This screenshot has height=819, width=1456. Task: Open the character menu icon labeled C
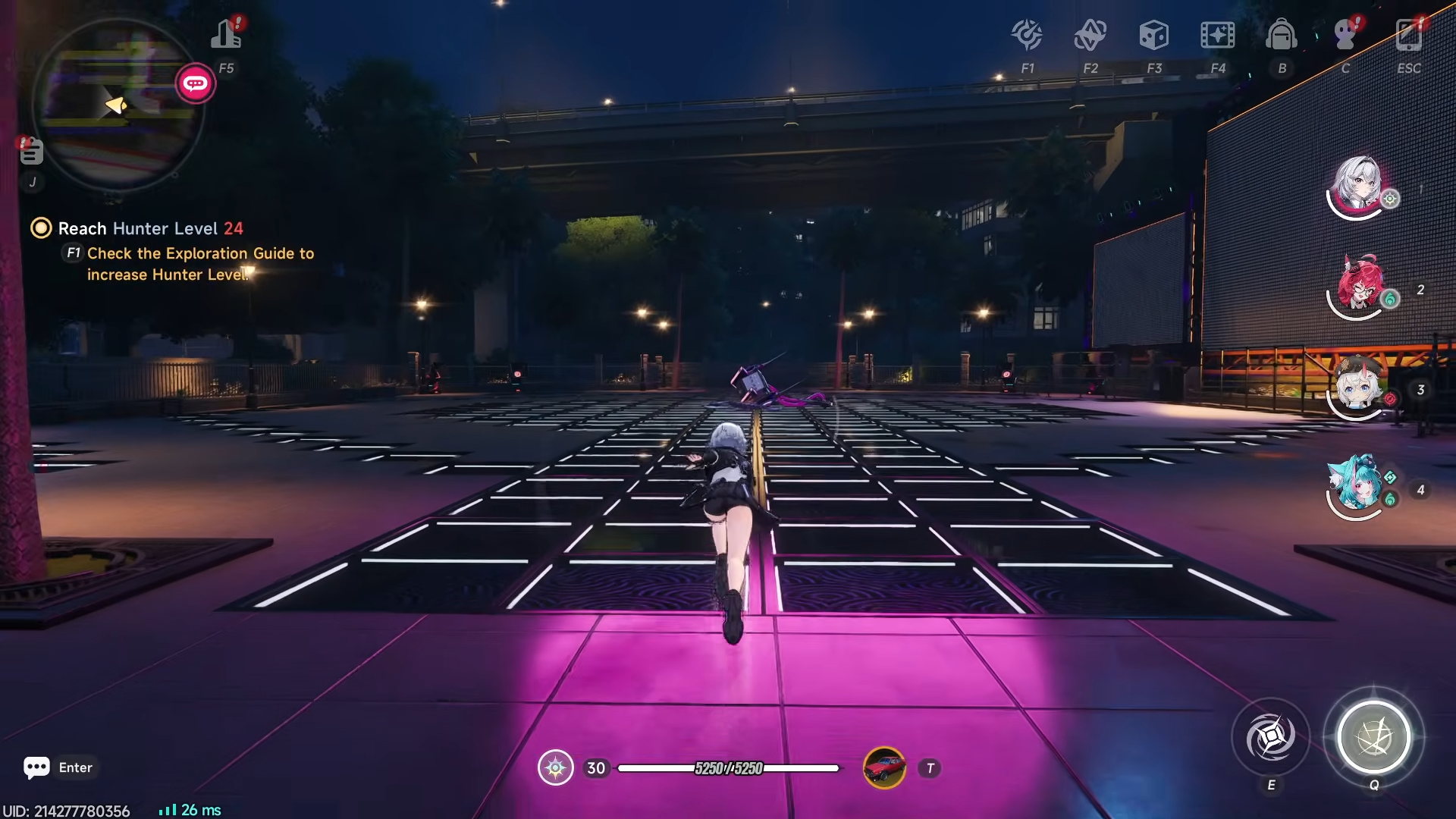(1345, 35)
